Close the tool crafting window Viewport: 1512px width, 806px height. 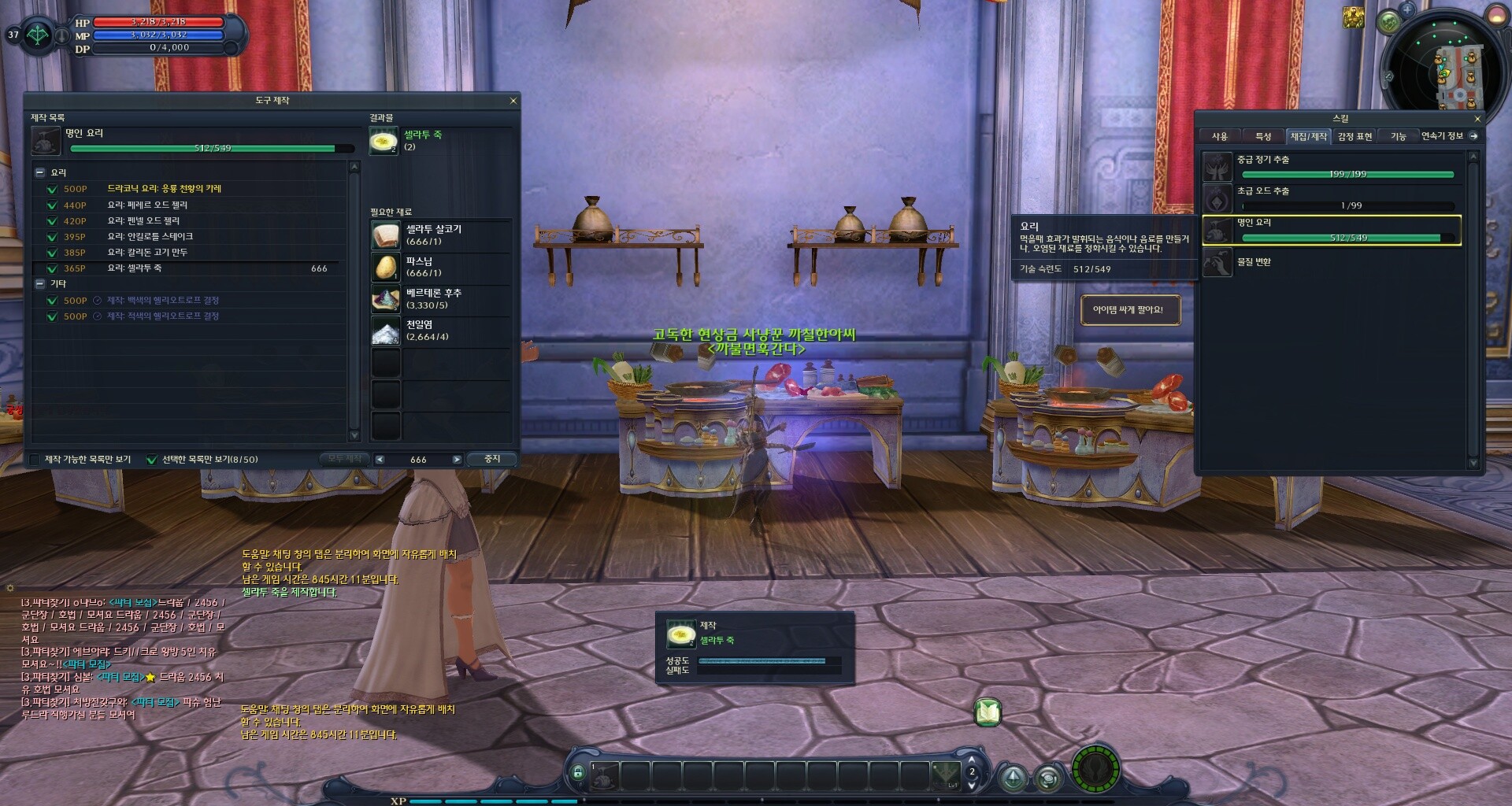click(x=513, y=101)
